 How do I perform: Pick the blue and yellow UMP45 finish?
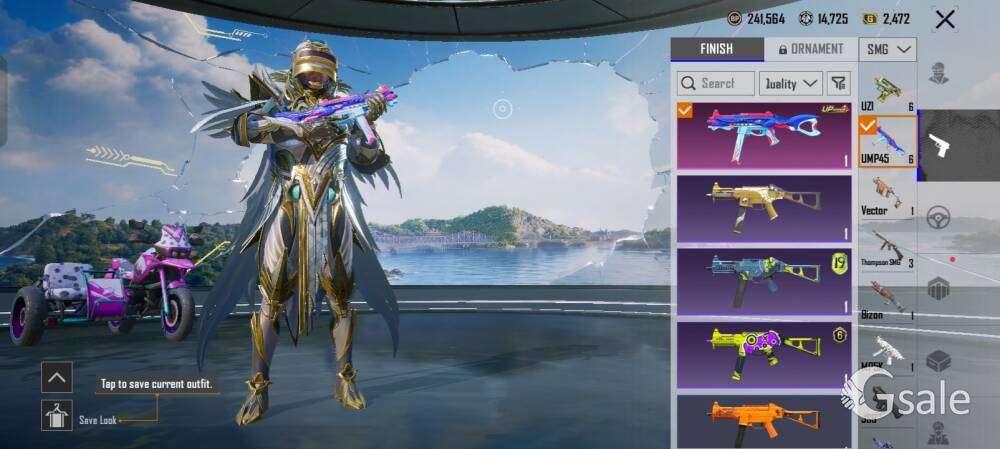[x=763, y=281]
